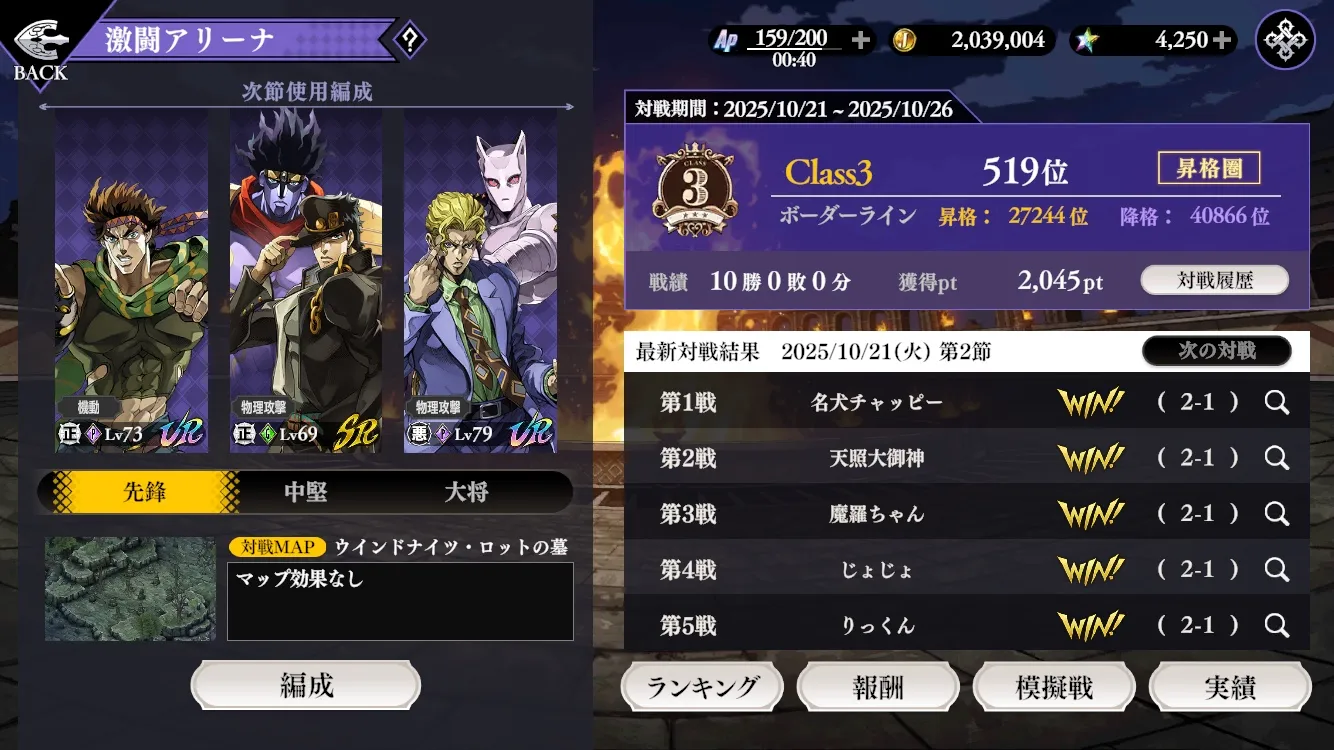Show 次の対戦 next match

[1216, 351]
